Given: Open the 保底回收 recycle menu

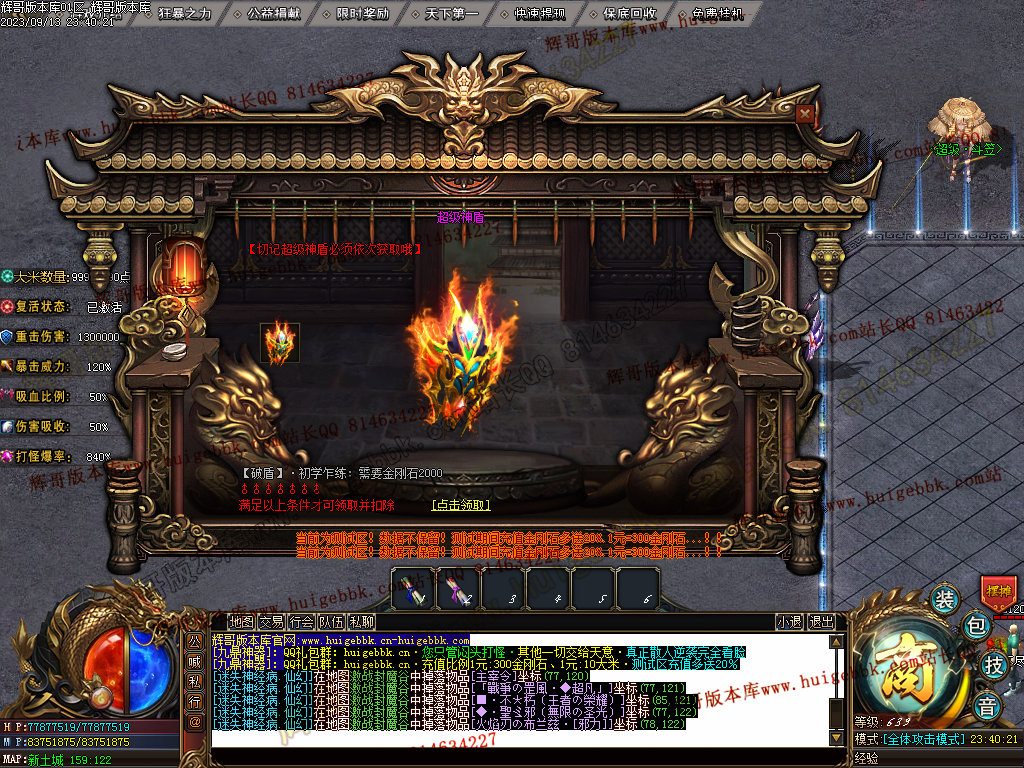Looking at the screenshot, I should [630, 14].
